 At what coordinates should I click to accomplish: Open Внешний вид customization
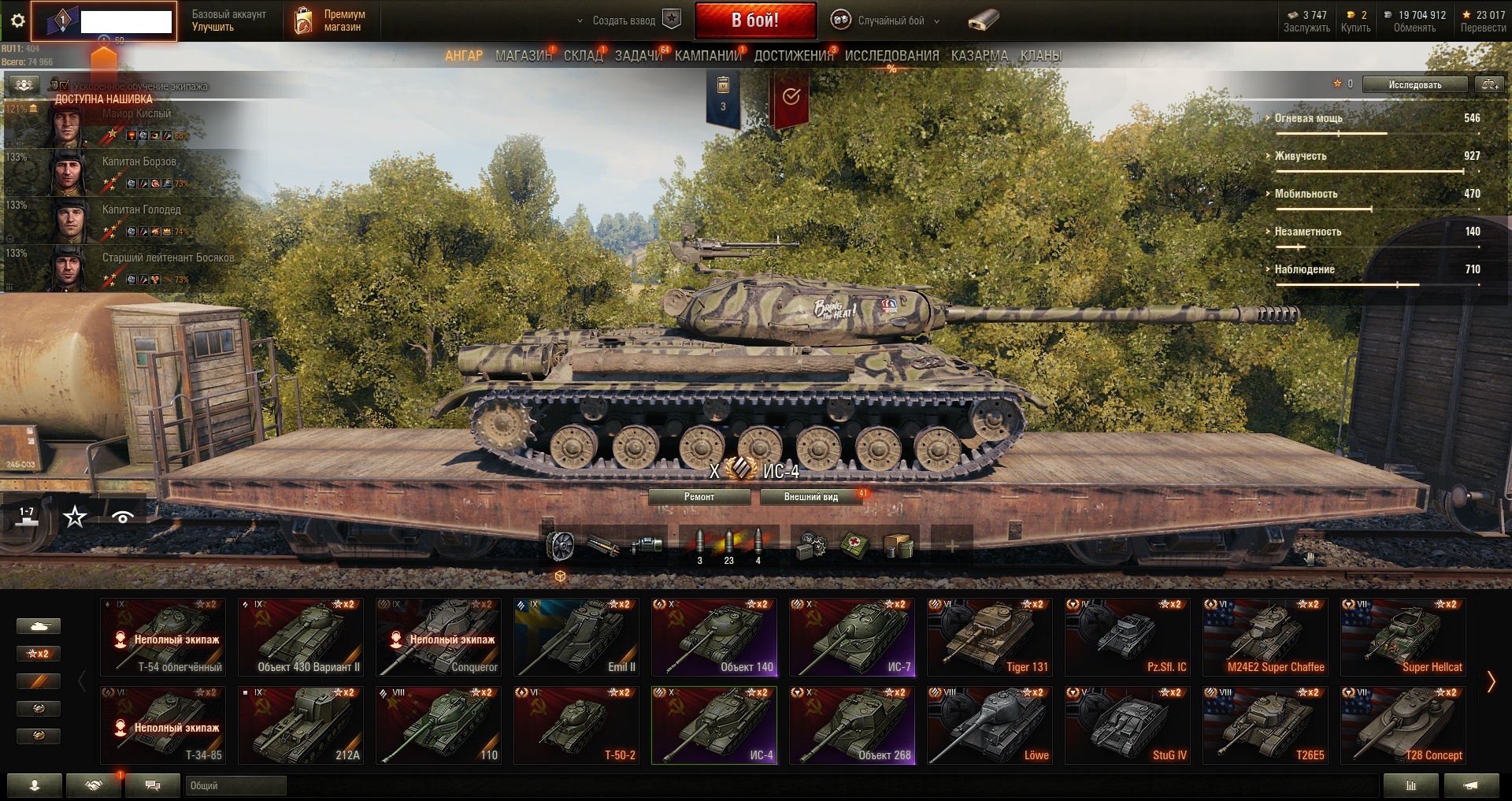[810, 497]
